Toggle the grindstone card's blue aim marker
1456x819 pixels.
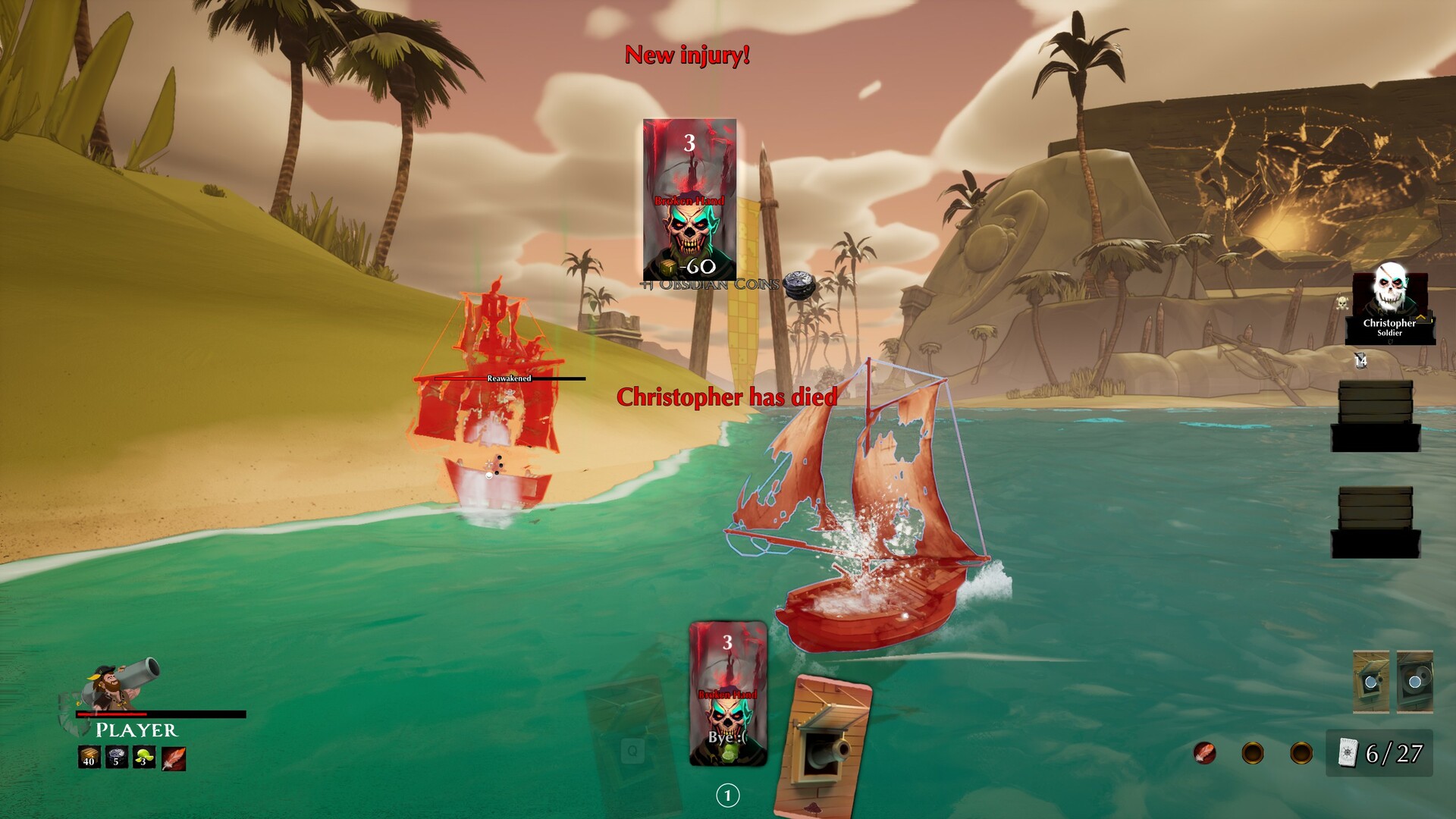tap(1415, 682)
